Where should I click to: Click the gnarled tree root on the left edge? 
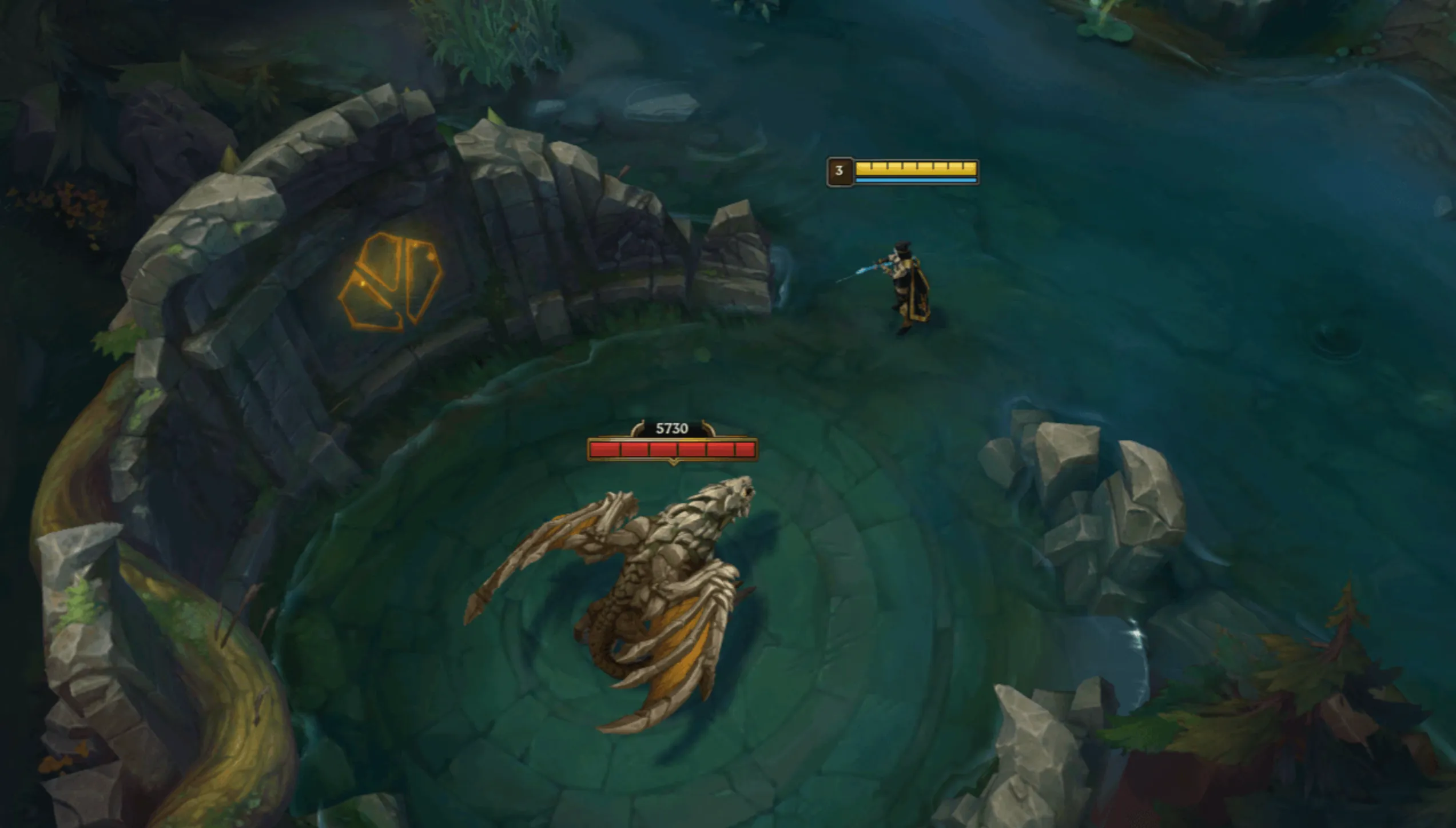pos(114,486)
